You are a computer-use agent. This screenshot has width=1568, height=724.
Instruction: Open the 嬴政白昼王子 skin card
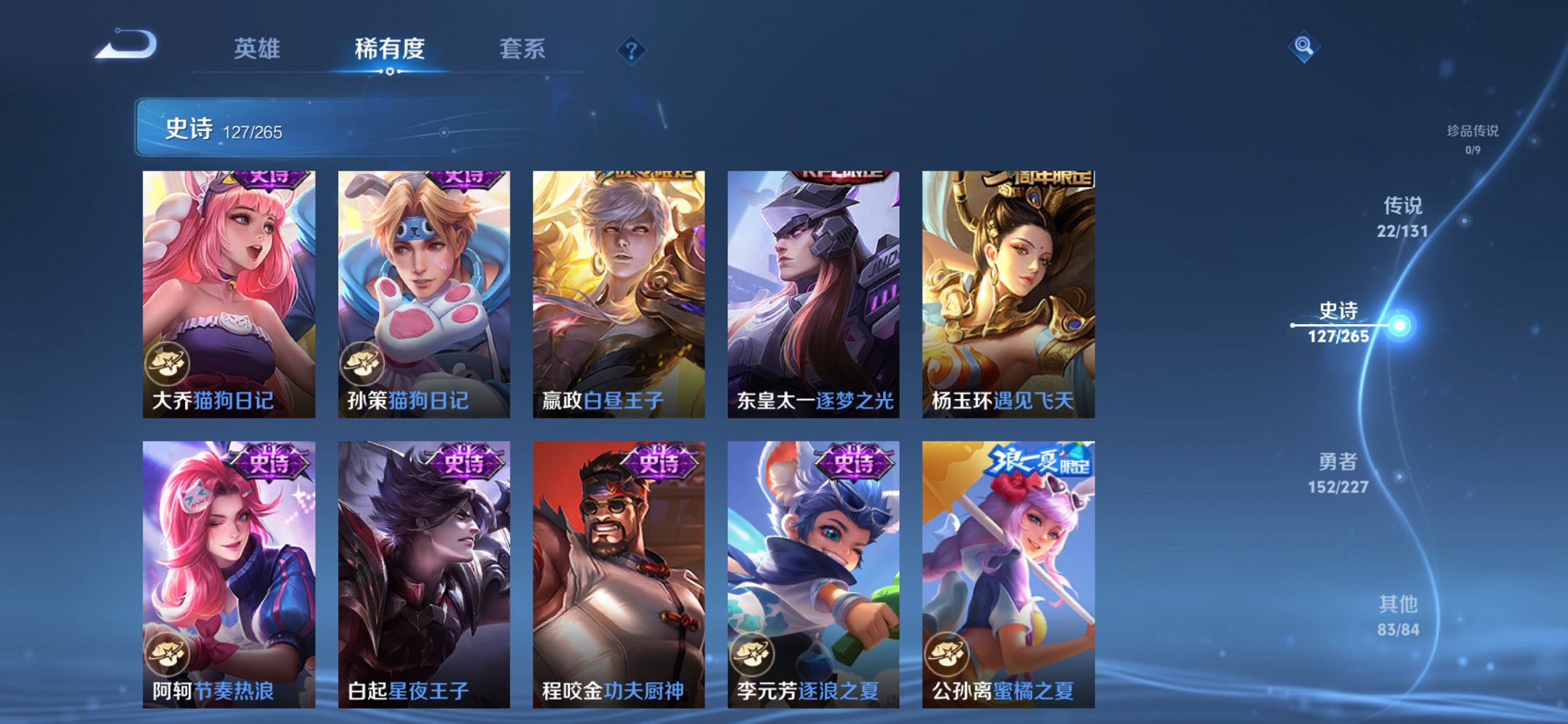[x=617, y=284]
